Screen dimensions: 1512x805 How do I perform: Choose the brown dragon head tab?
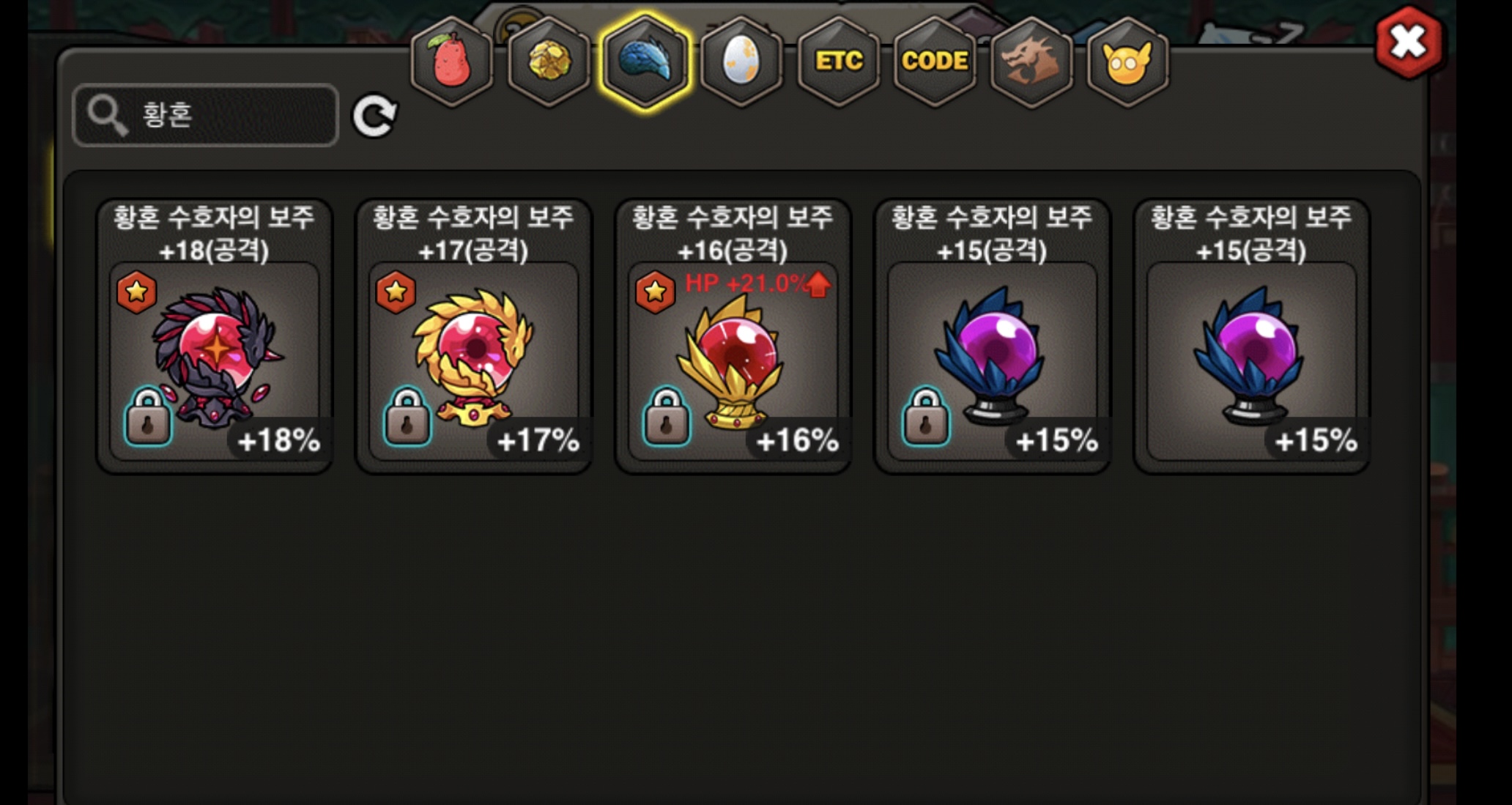1031,61
